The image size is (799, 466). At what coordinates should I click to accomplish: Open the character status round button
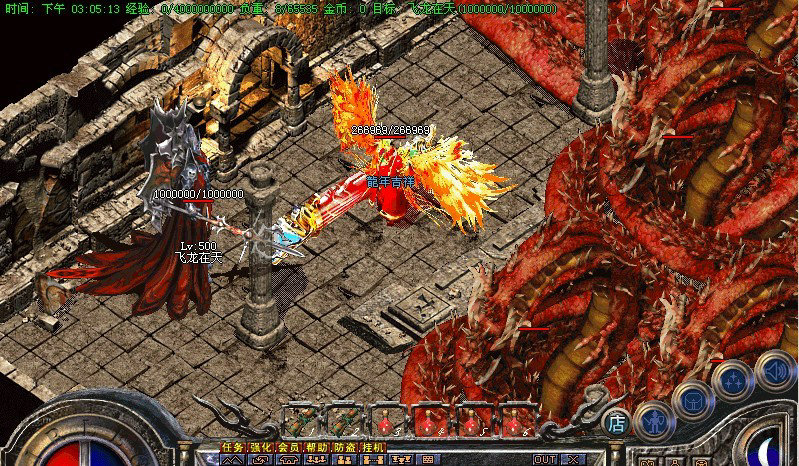[x=653, y=421]
